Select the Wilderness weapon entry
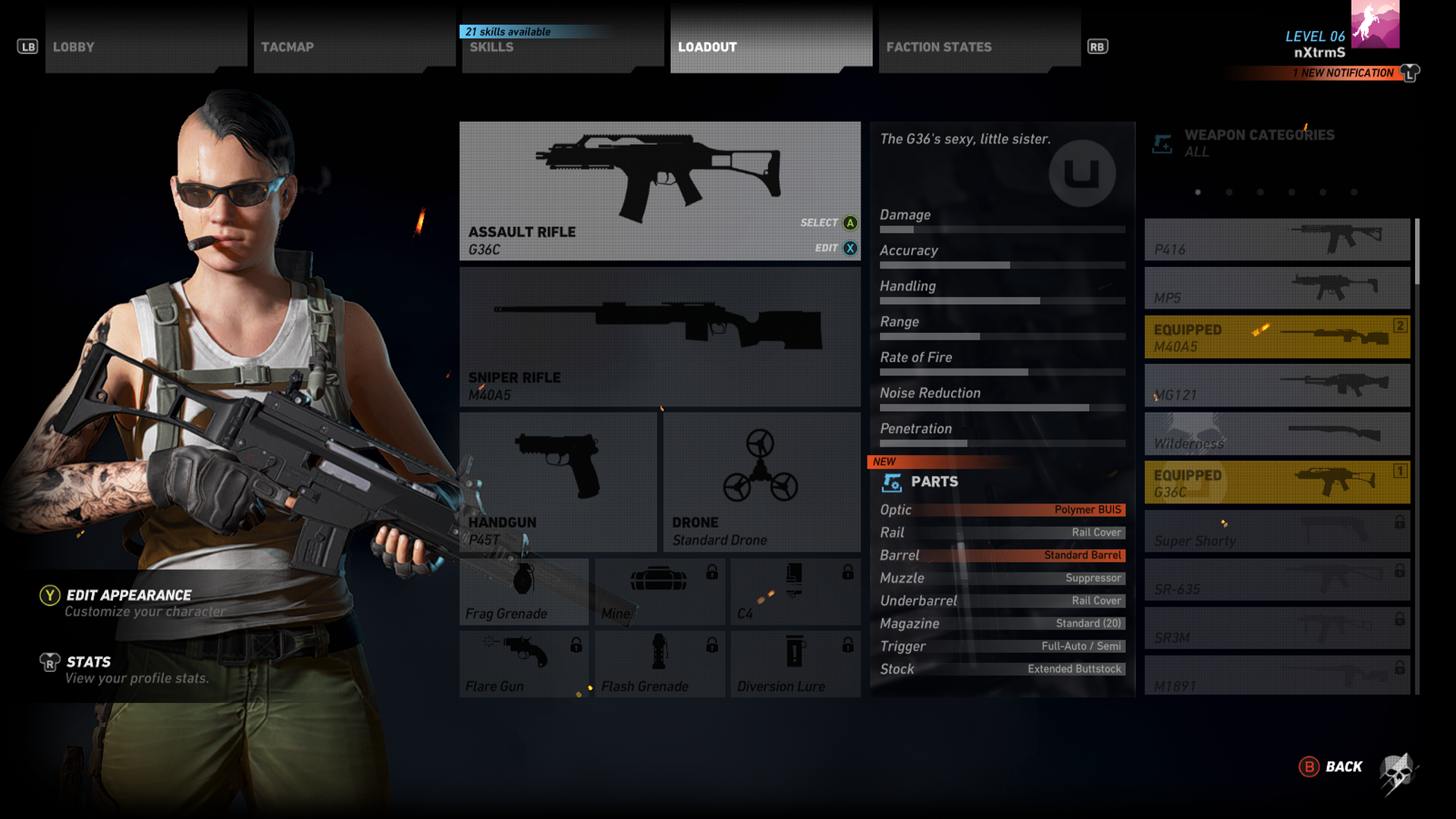The height and width of the screenshot is (819, 1456). [1277, 434]
